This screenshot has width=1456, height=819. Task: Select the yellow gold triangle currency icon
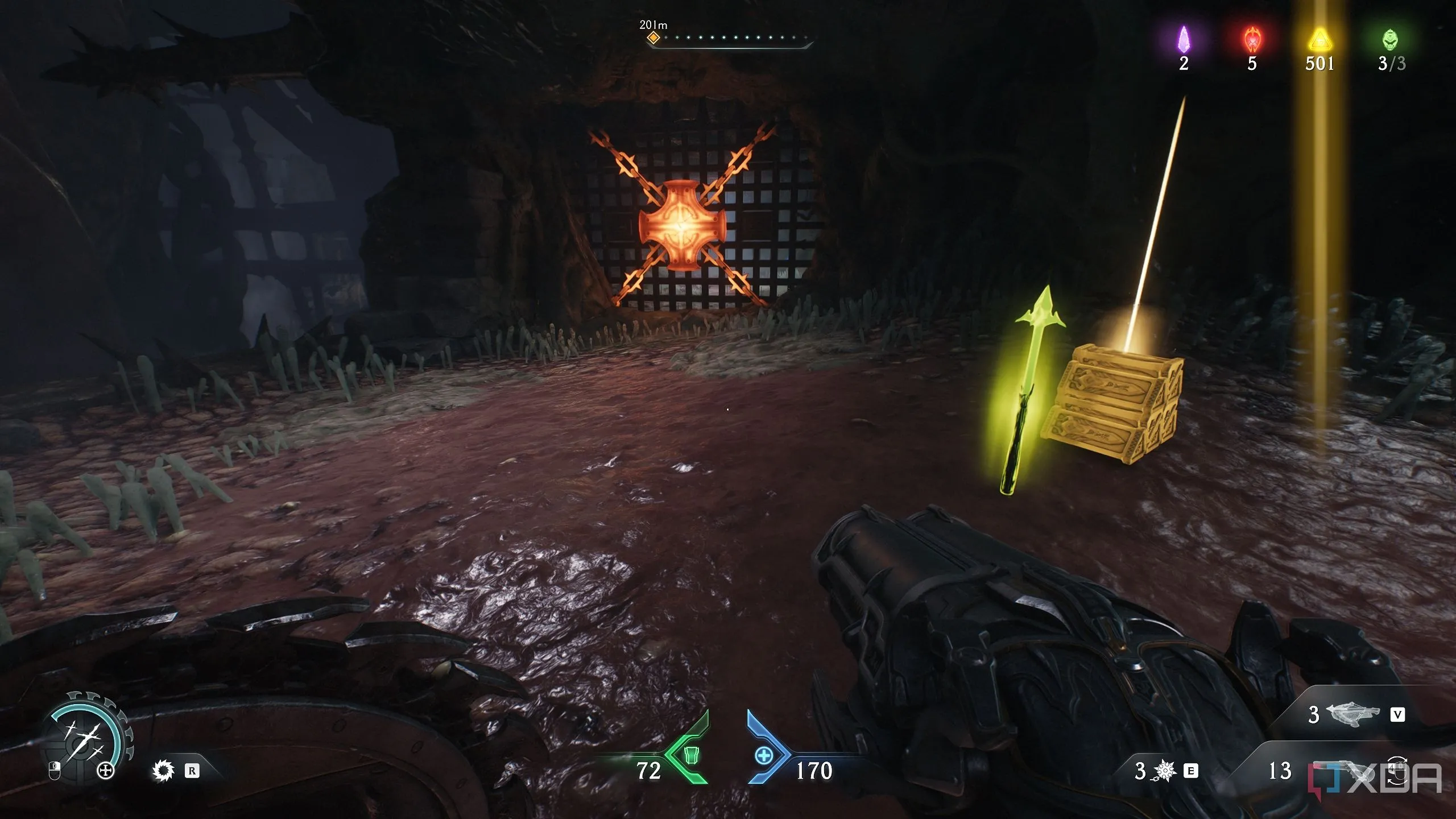1319,41
